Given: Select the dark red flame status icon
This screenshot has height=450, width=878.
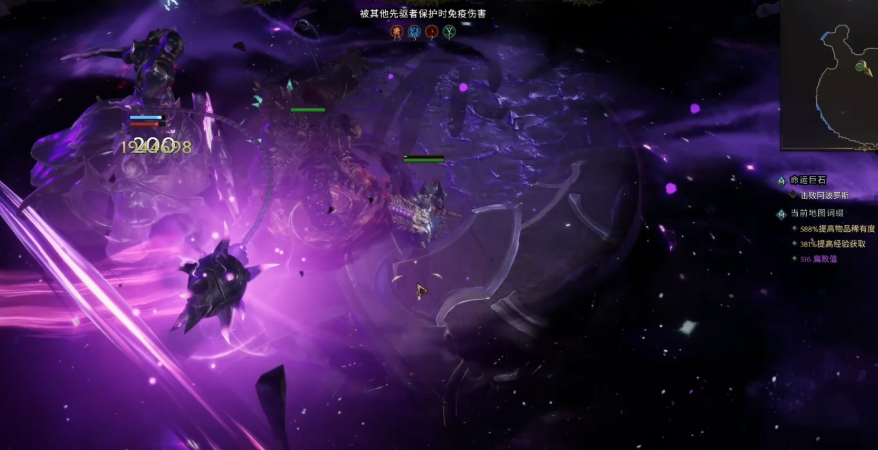Looking at the screenshot, I should (431, 32).
